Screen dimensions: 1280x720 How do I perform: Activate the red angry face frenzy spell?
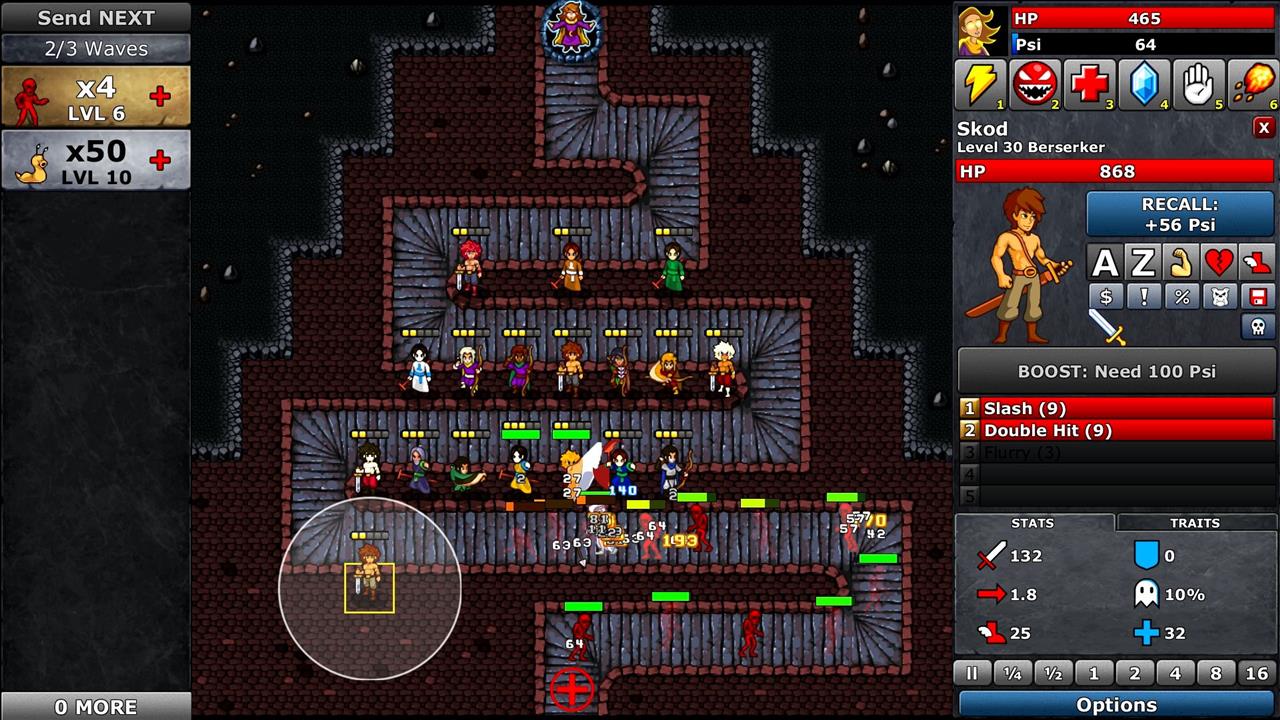[x=1035, y=85]
